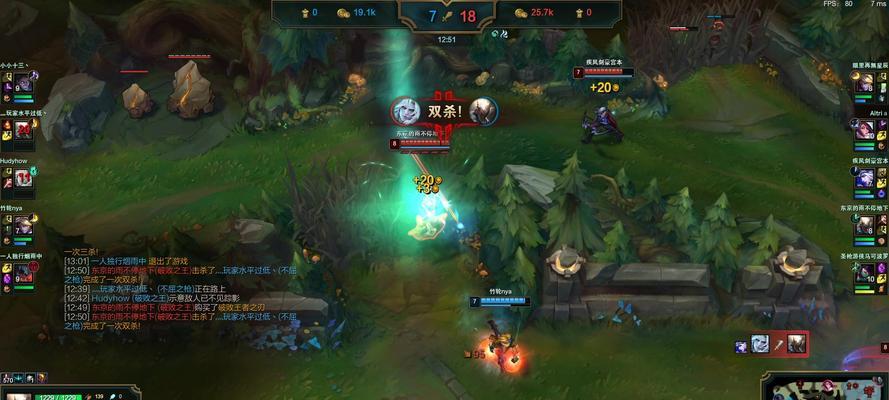Select the 竹轮nya player portrait

tap(25, 226)
